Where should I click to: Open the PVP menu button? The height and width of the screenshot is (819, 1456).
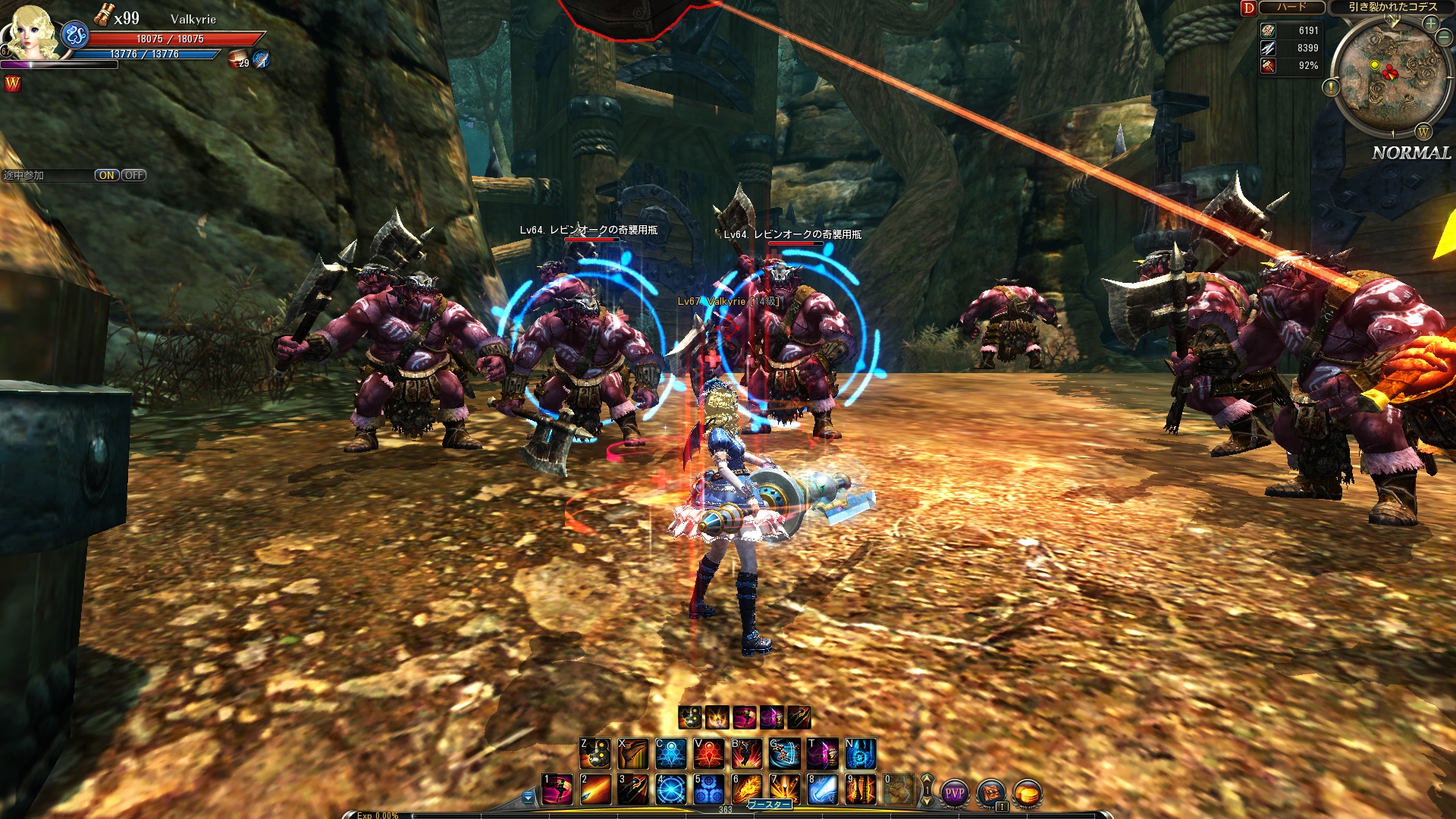(x=954, y=793)
